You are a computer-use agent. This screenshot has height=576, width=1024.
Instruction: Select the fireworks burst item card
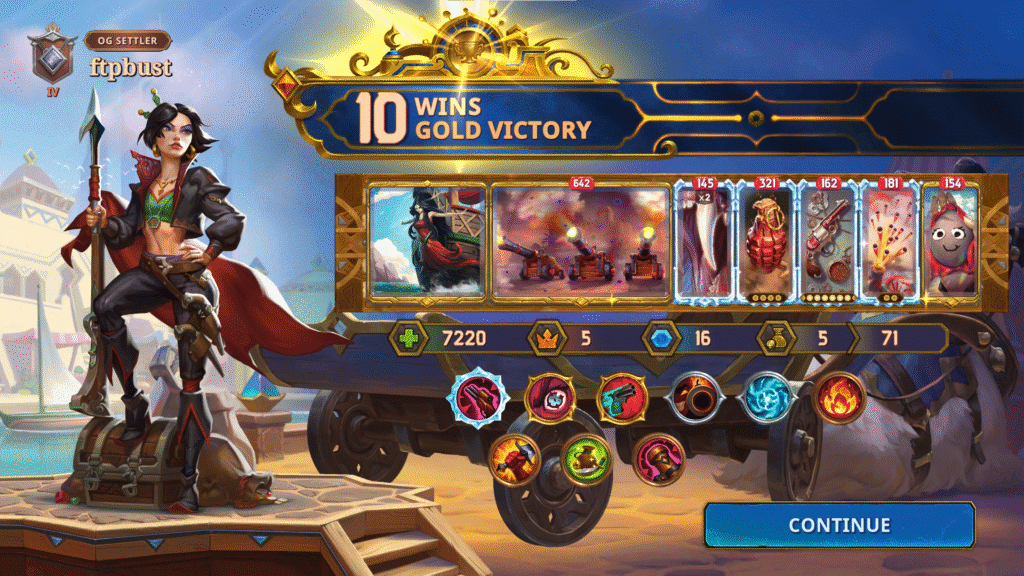point(888,242)
